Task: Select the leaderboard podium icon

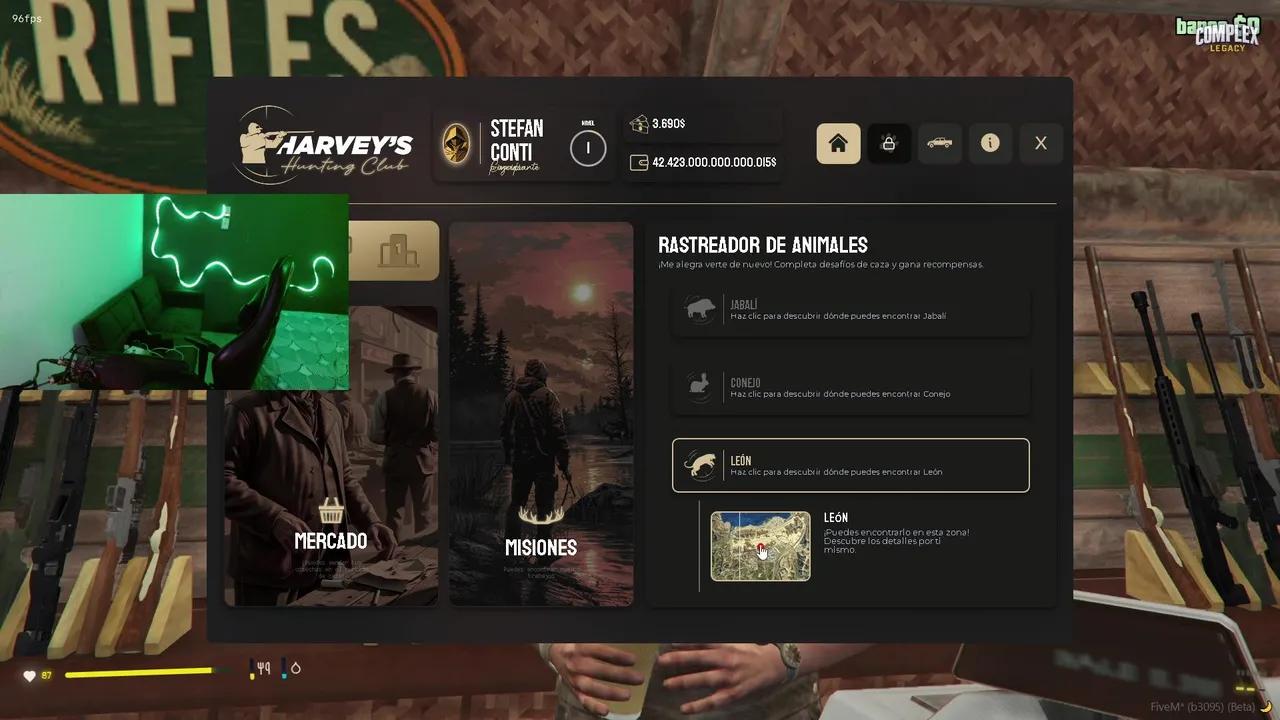Action: (x=399, y=250)
